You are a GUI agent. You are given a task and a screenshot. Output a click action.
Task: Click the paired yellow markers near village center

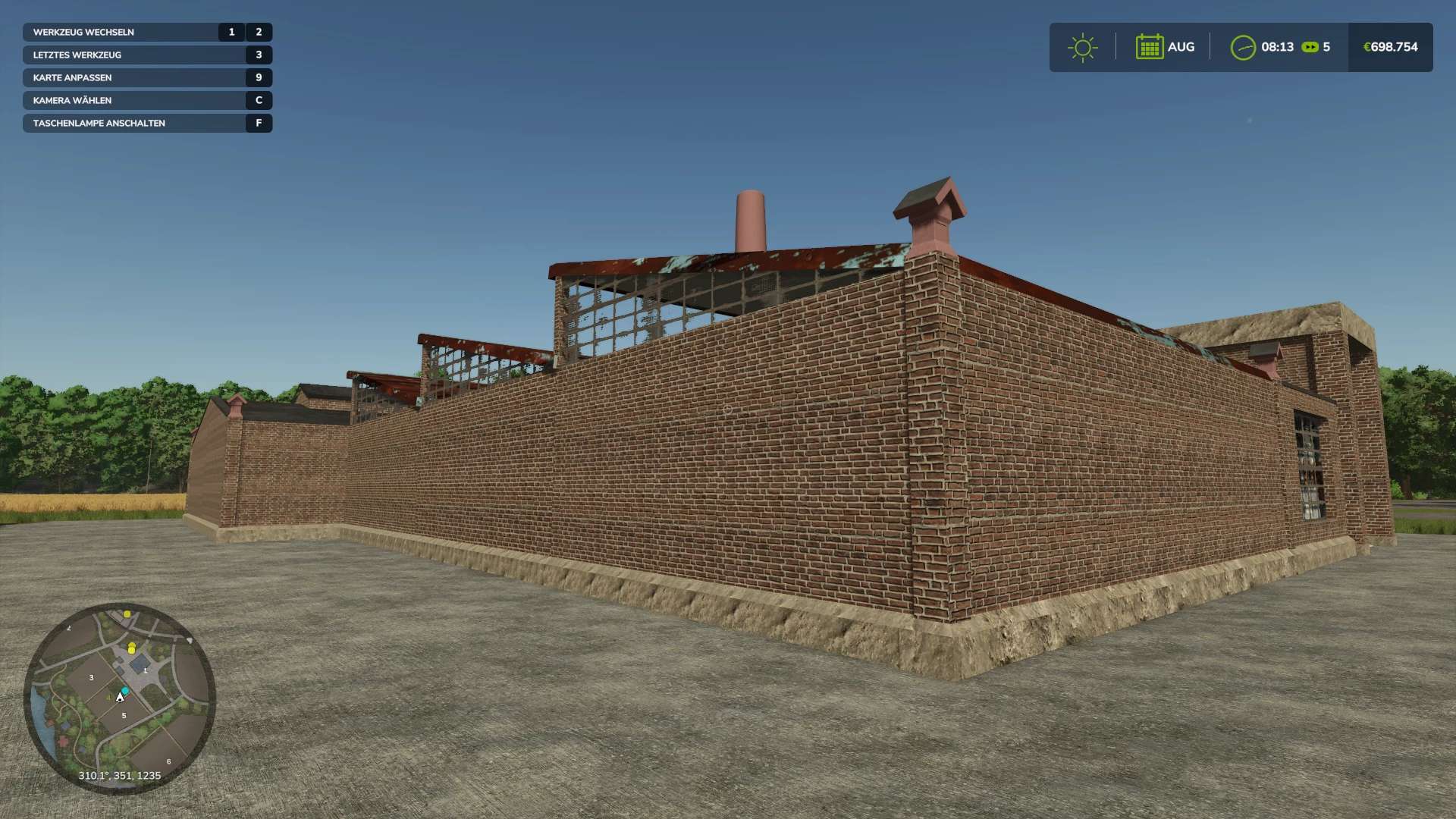point(131,647)
